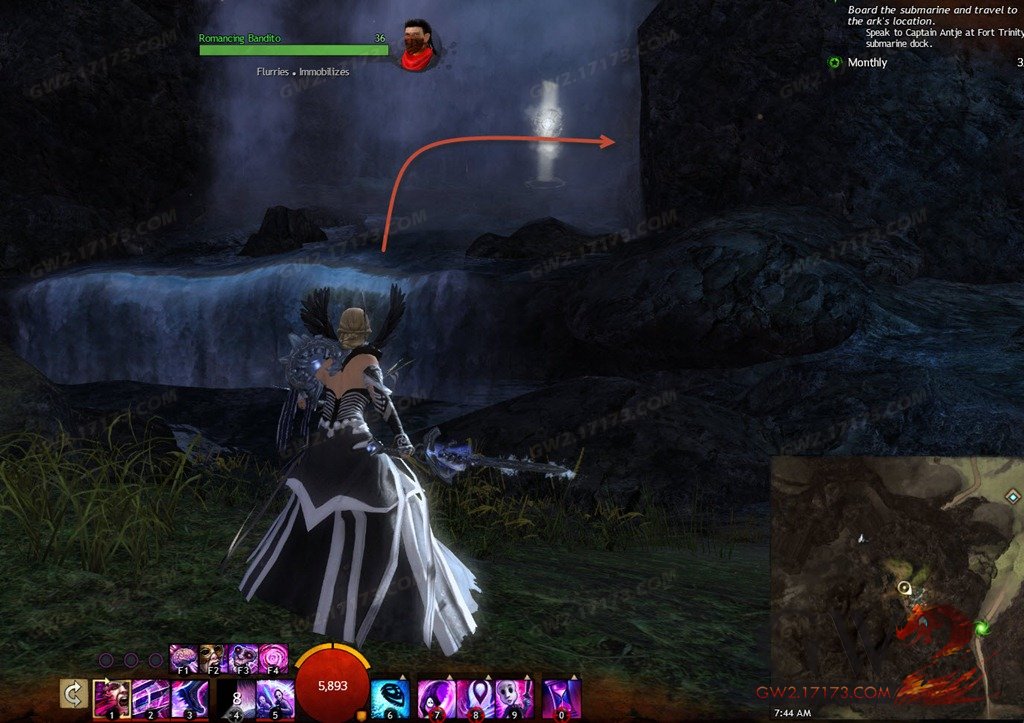
Task: Activate weapon skill 5 with two figures
Action: [x=275, y=698]
